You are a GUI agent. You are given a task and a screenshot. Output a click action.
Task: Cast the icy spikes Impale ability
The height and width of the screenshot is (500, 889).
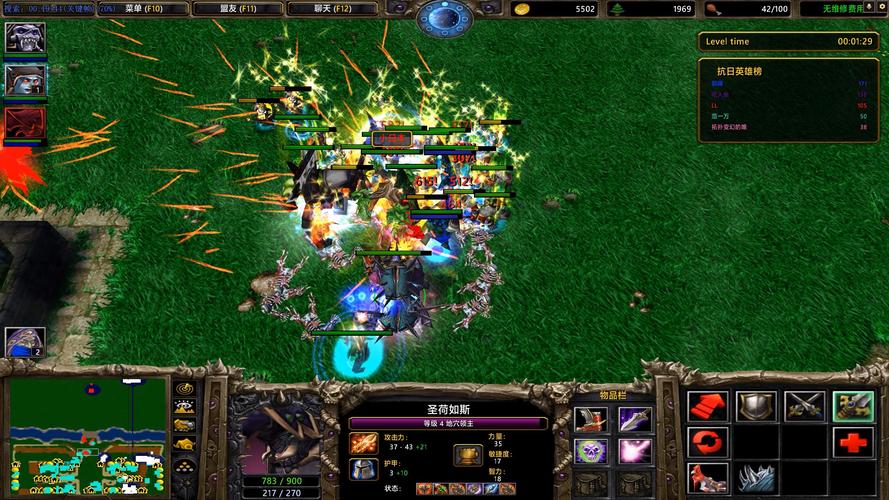tap(756, 478)
